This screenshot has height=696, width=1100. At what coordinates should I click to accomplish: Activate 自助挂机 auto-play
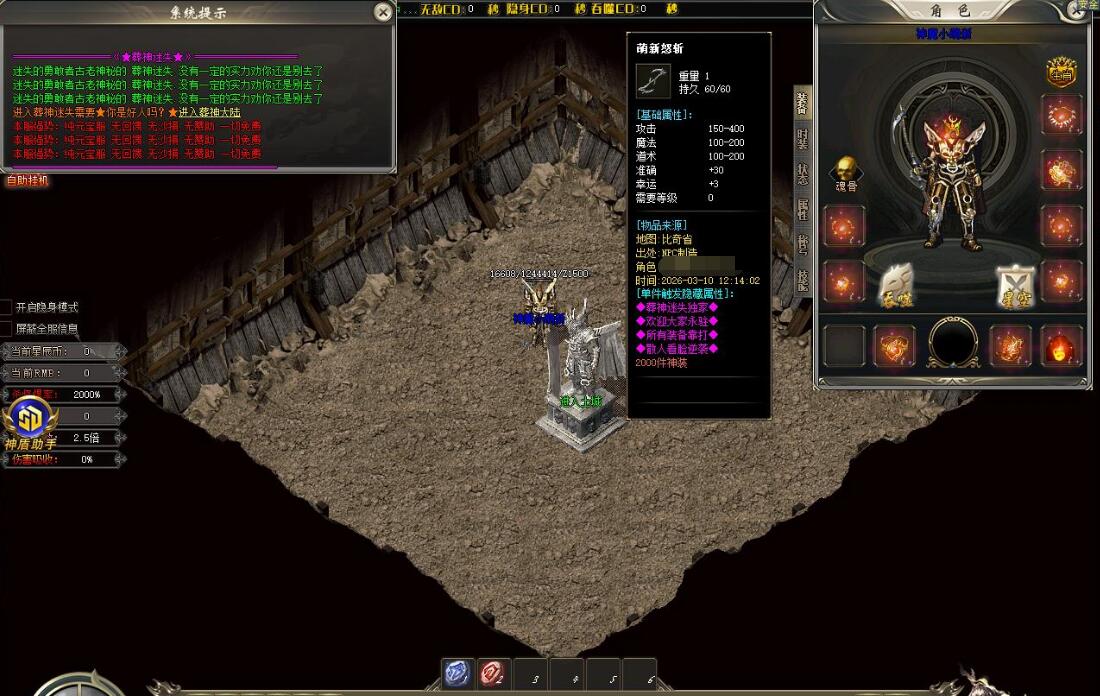[27, 181]
